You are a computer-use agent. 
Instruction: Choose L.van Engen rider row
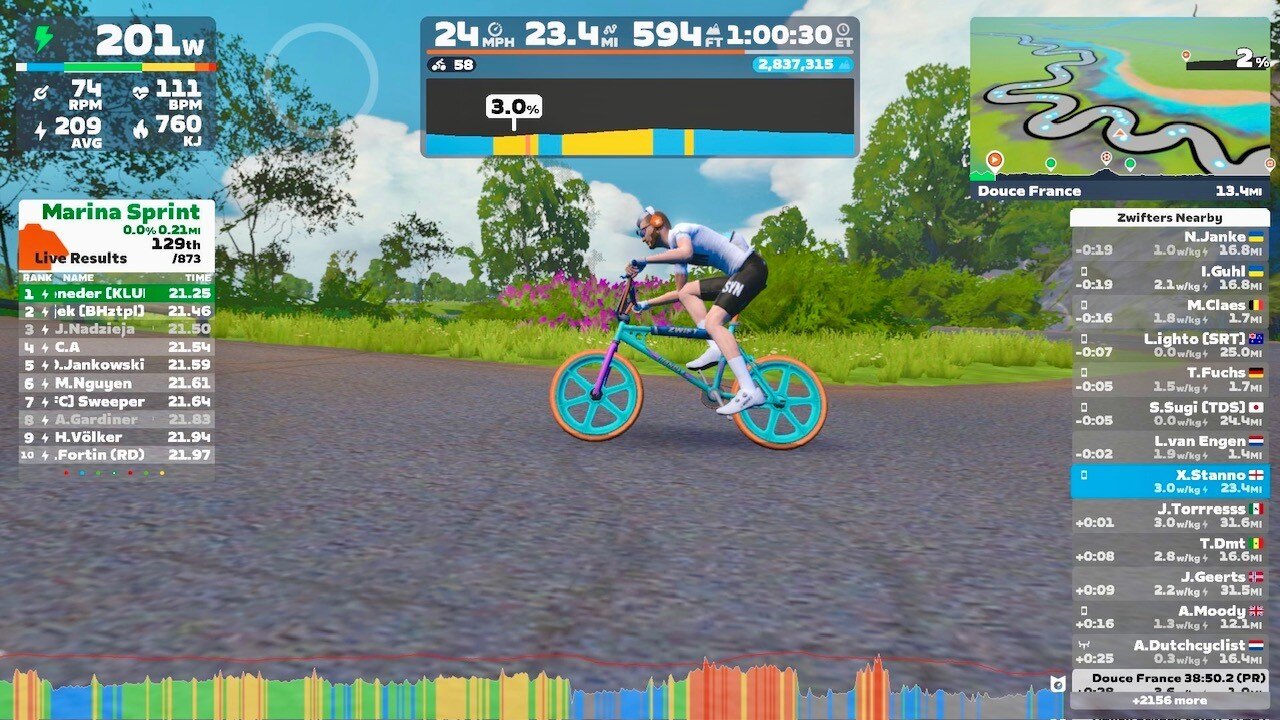(1169, 448)
